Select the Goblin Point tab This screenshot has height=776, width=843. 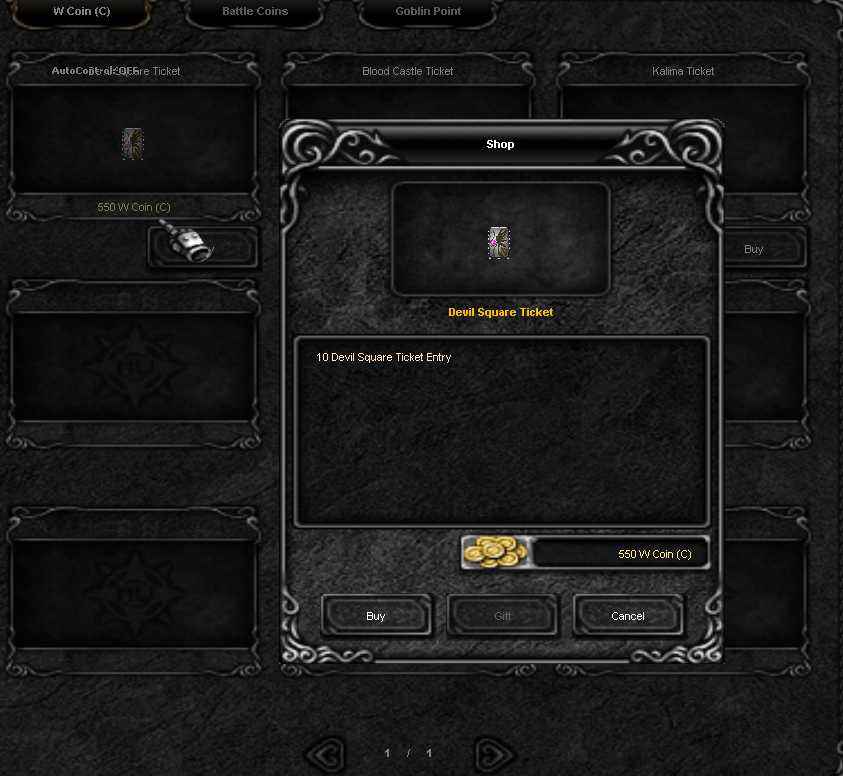pyautogui.click(x=428, y=12)
